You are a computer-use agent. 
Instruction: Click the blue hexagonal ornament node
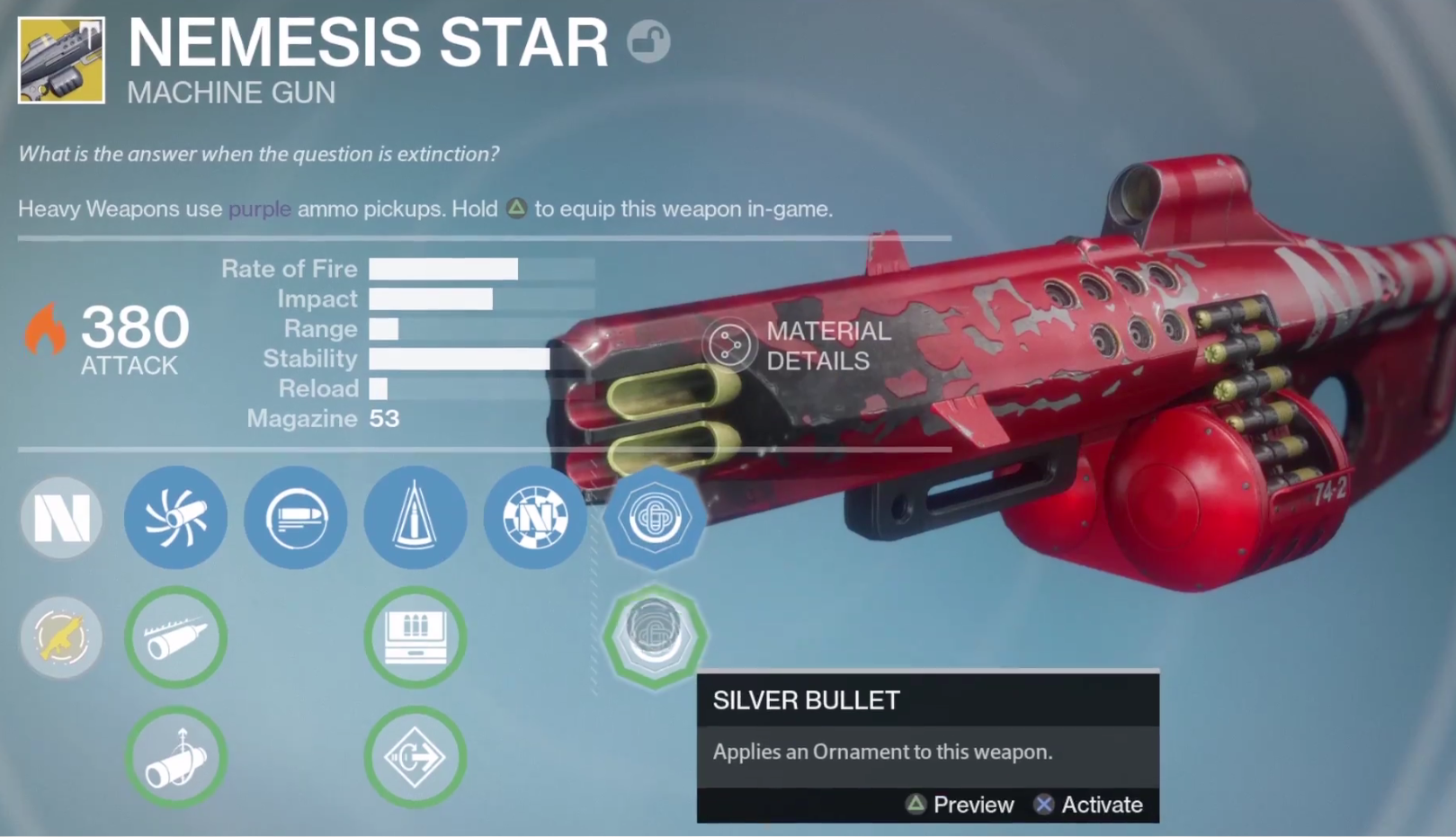[x=655, y=518]
